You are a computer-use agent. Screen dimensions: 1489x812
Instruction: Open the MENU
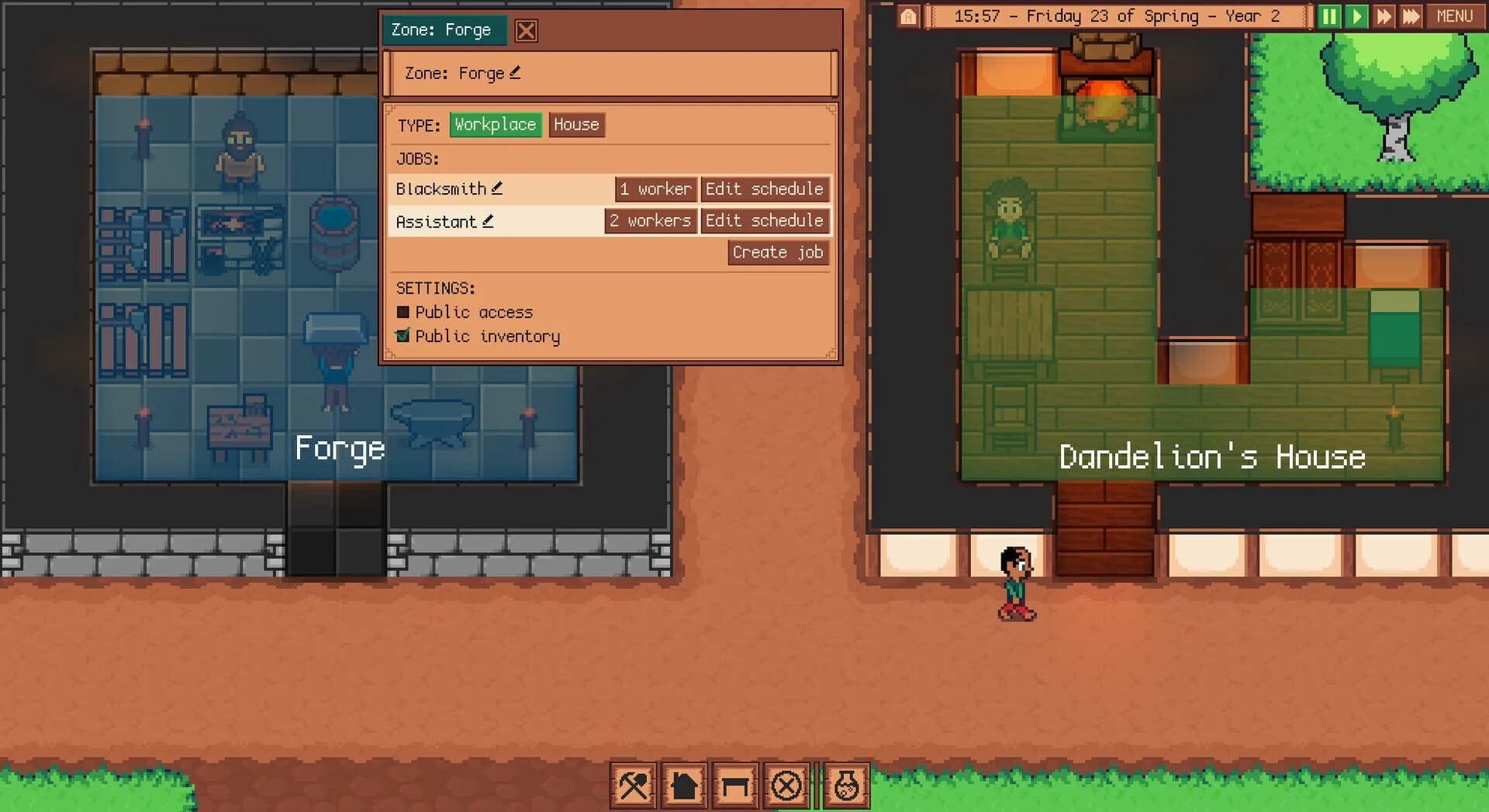pyautogui.click(x=1456, y=16)
